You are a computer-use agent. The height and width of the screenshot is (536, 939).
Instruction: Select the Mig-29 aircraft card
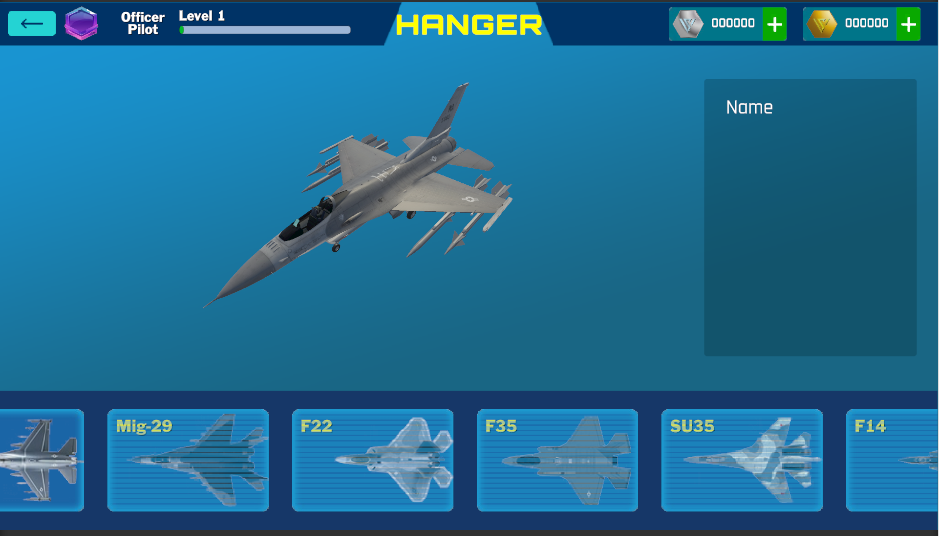pos(188,460)
